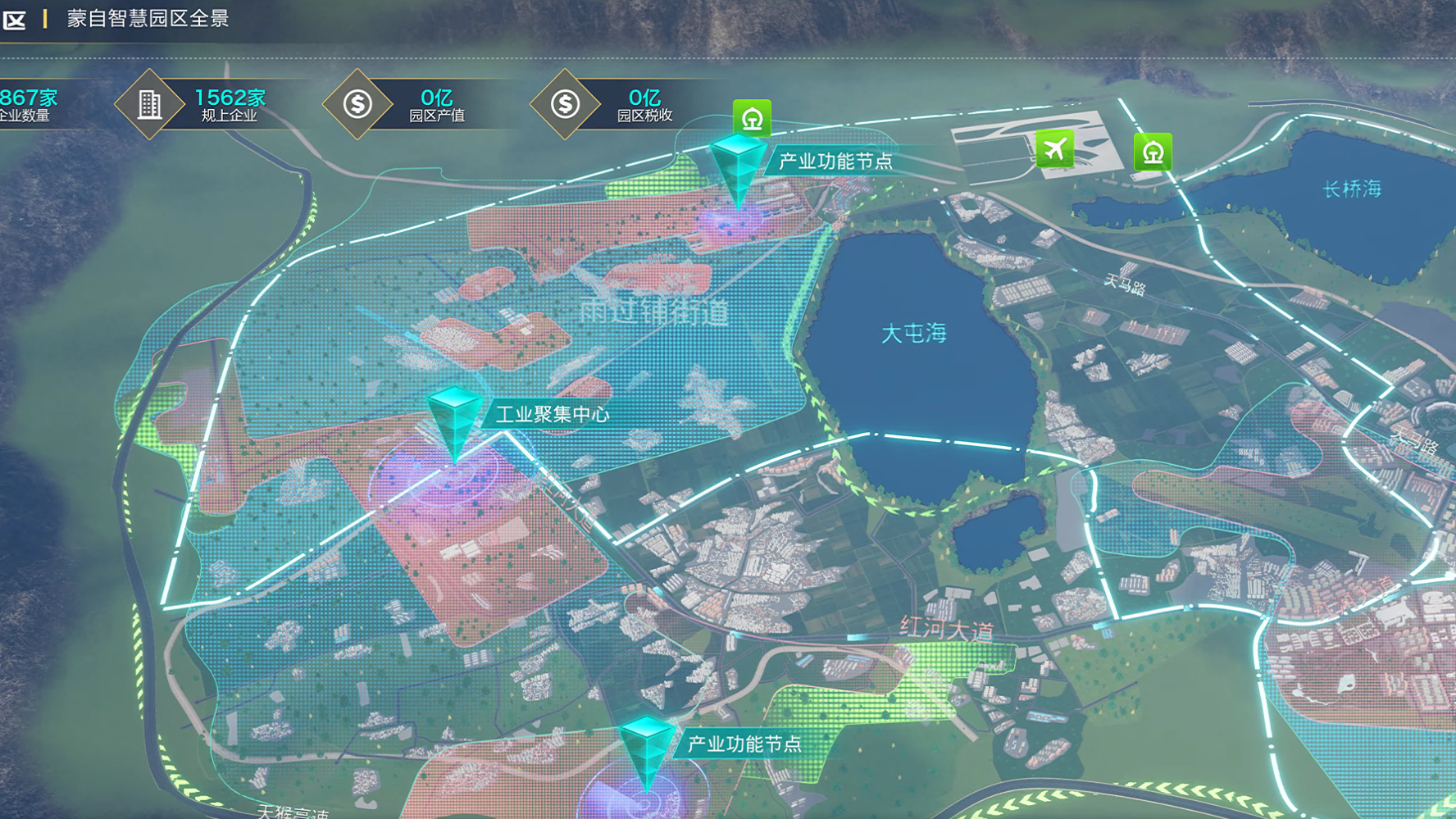Click the airplane airport marker
1456x819 pixels.
tap(1054, 149)
